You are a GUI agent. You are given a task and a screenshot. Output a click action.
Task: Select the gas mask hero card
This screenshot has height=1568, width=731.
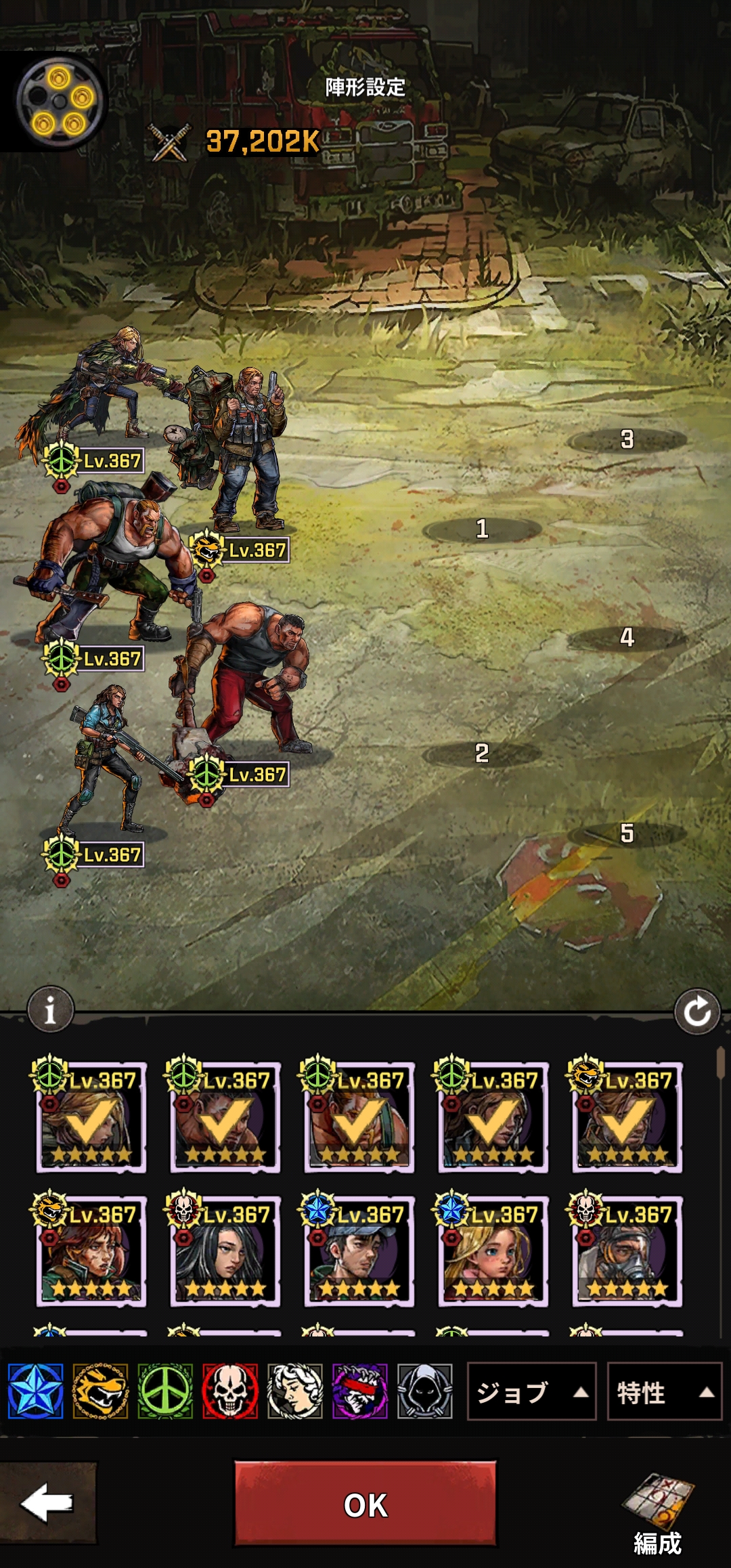tap(627, 1251)
